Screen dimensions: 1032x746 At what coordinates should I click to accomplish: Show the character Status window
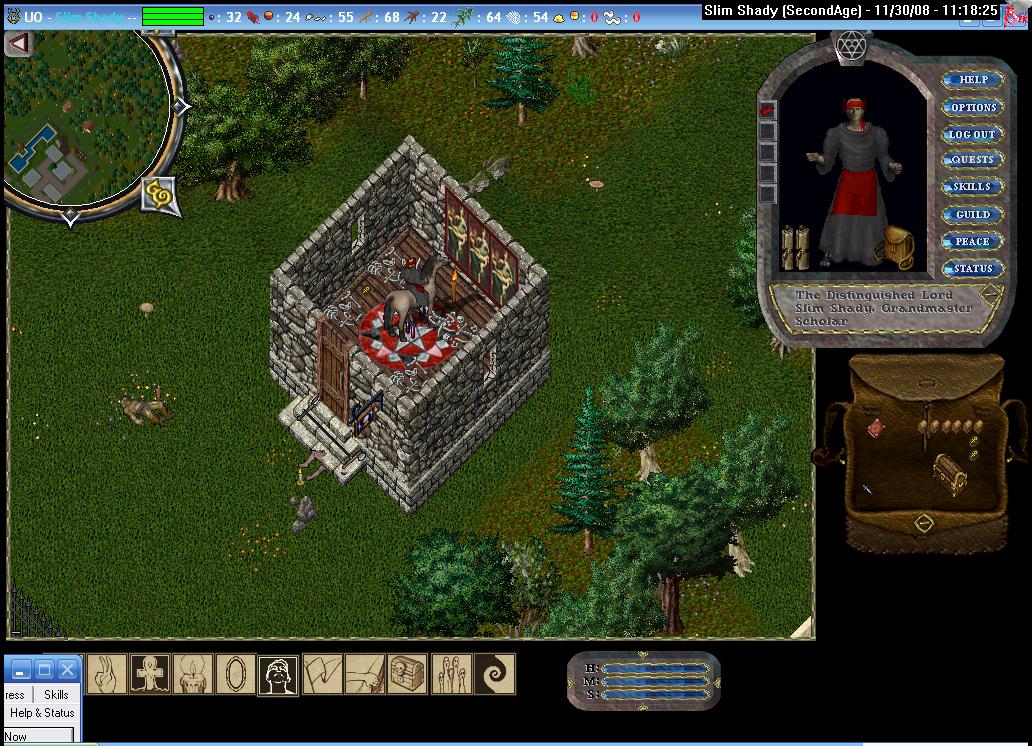point(972,268)
